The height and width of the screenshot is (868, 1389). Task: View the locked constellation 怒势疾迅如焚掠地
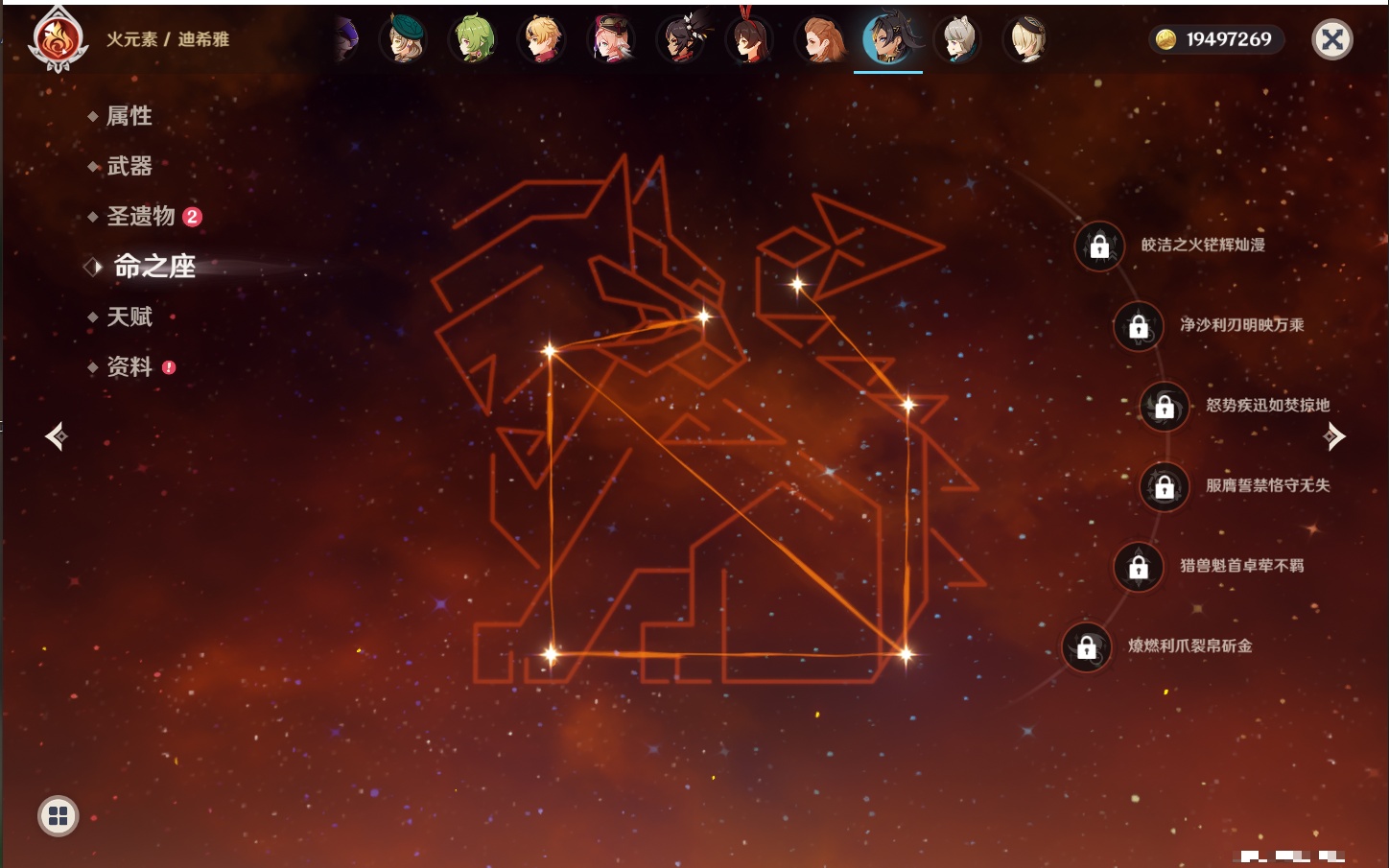click(x=1165, y=407)
